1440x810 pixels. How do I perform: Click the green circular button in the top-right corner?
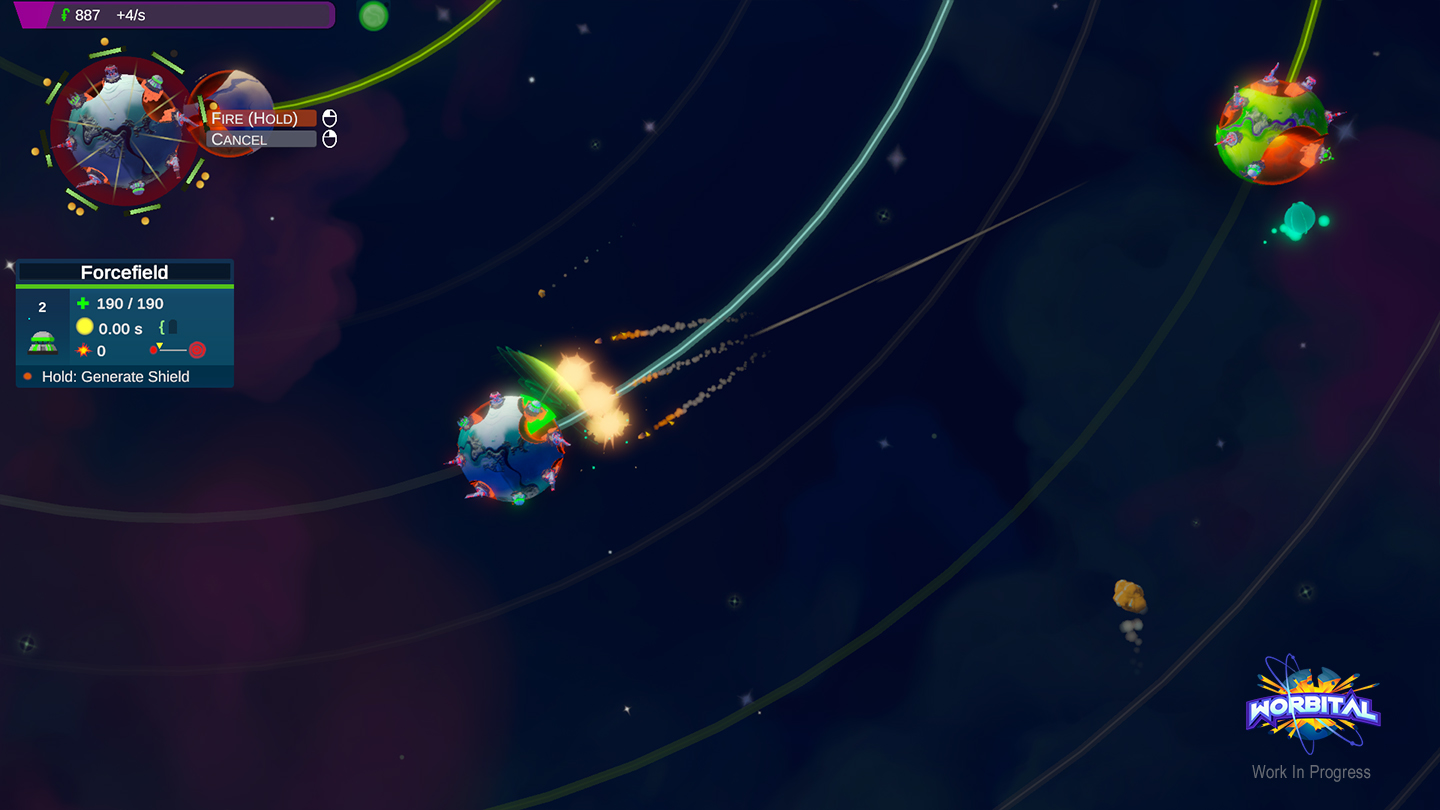click(x=372, y=15)
